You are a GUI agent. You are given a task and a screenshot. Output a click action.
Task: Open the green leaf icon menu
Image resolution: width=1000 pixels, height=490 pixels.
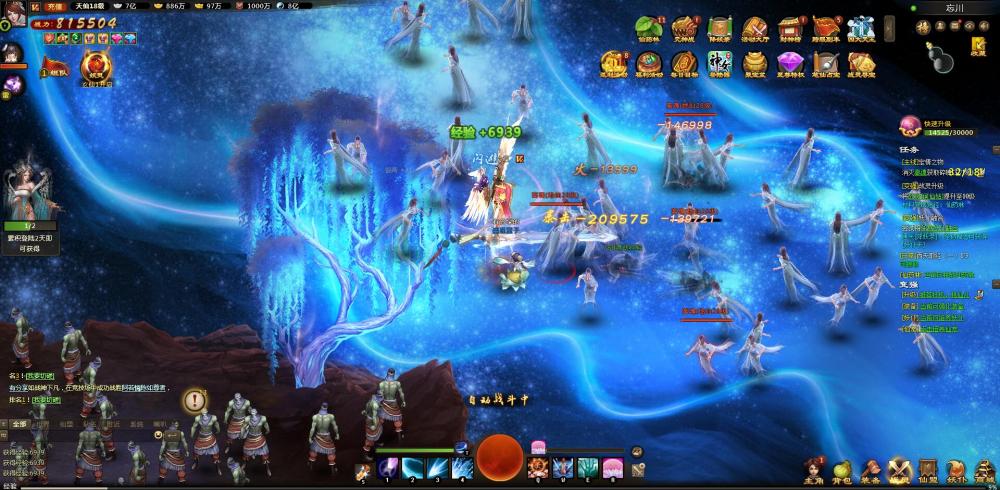[x=649, y=28]
